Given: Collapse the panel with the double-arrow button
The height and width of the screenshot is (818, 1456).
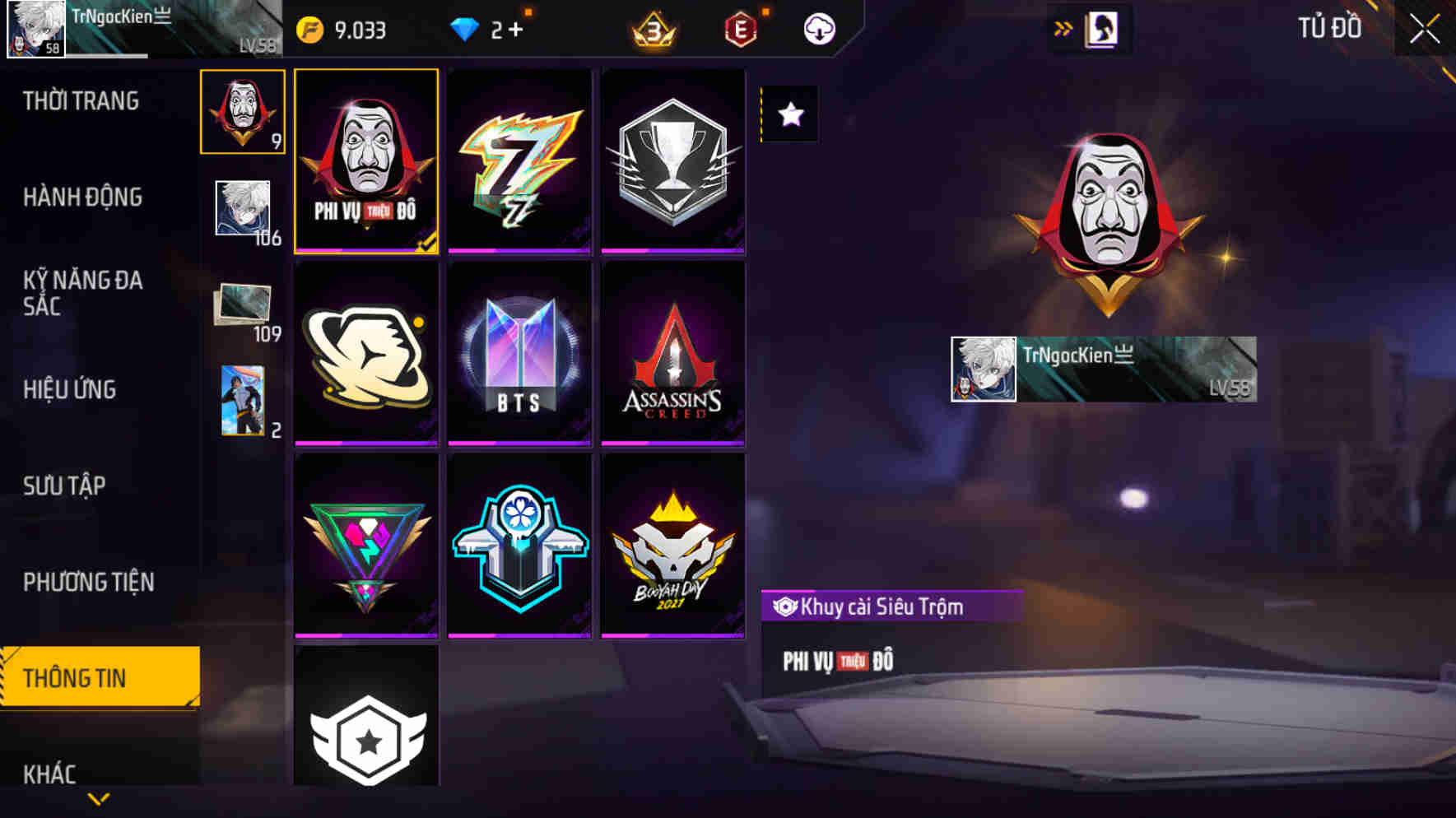Looking at the screenshot, I should pos(1063,26).
